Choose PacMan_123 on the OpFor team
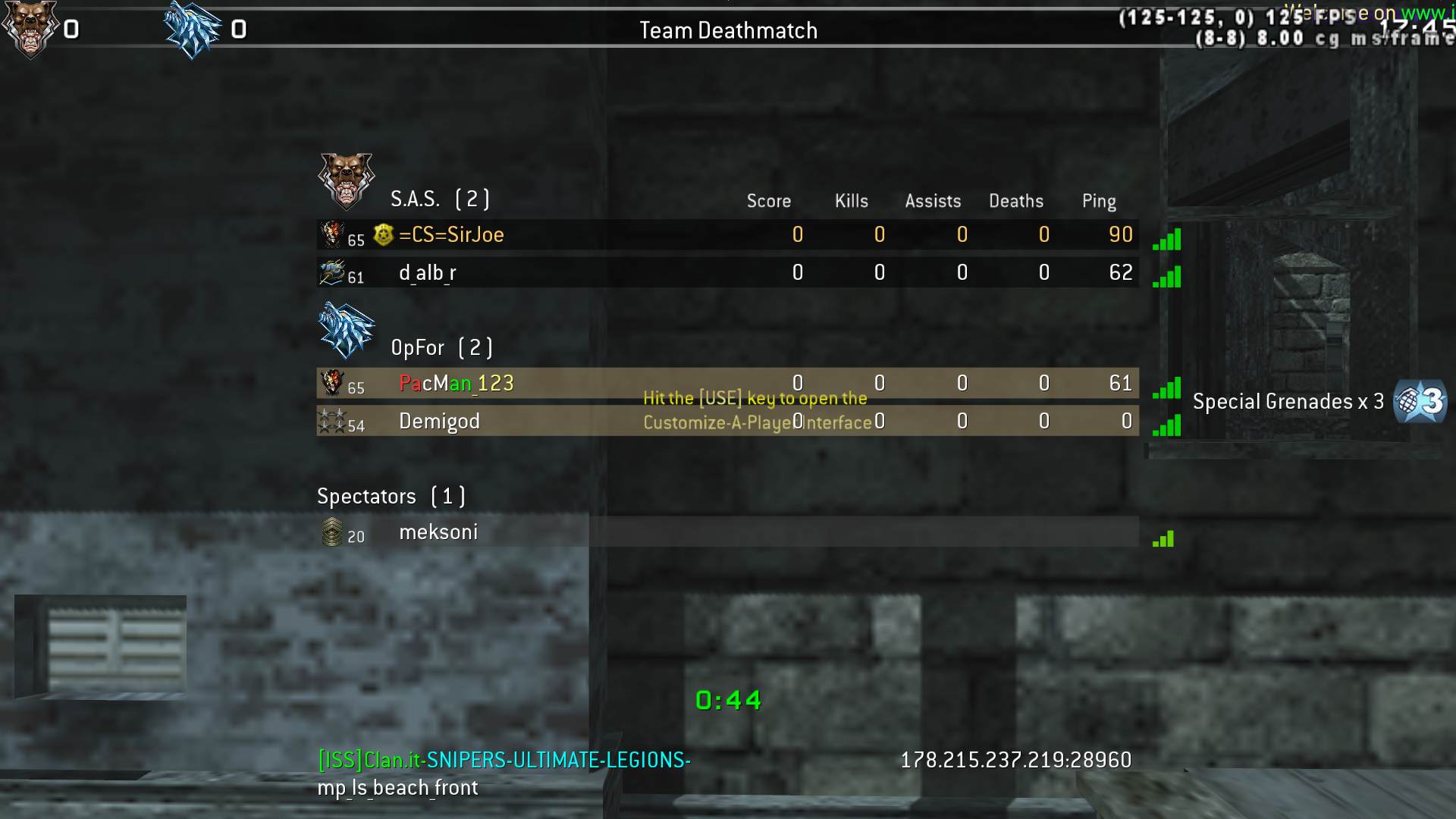The width and height of the screenshot is (1456, 819). (457, 384)
